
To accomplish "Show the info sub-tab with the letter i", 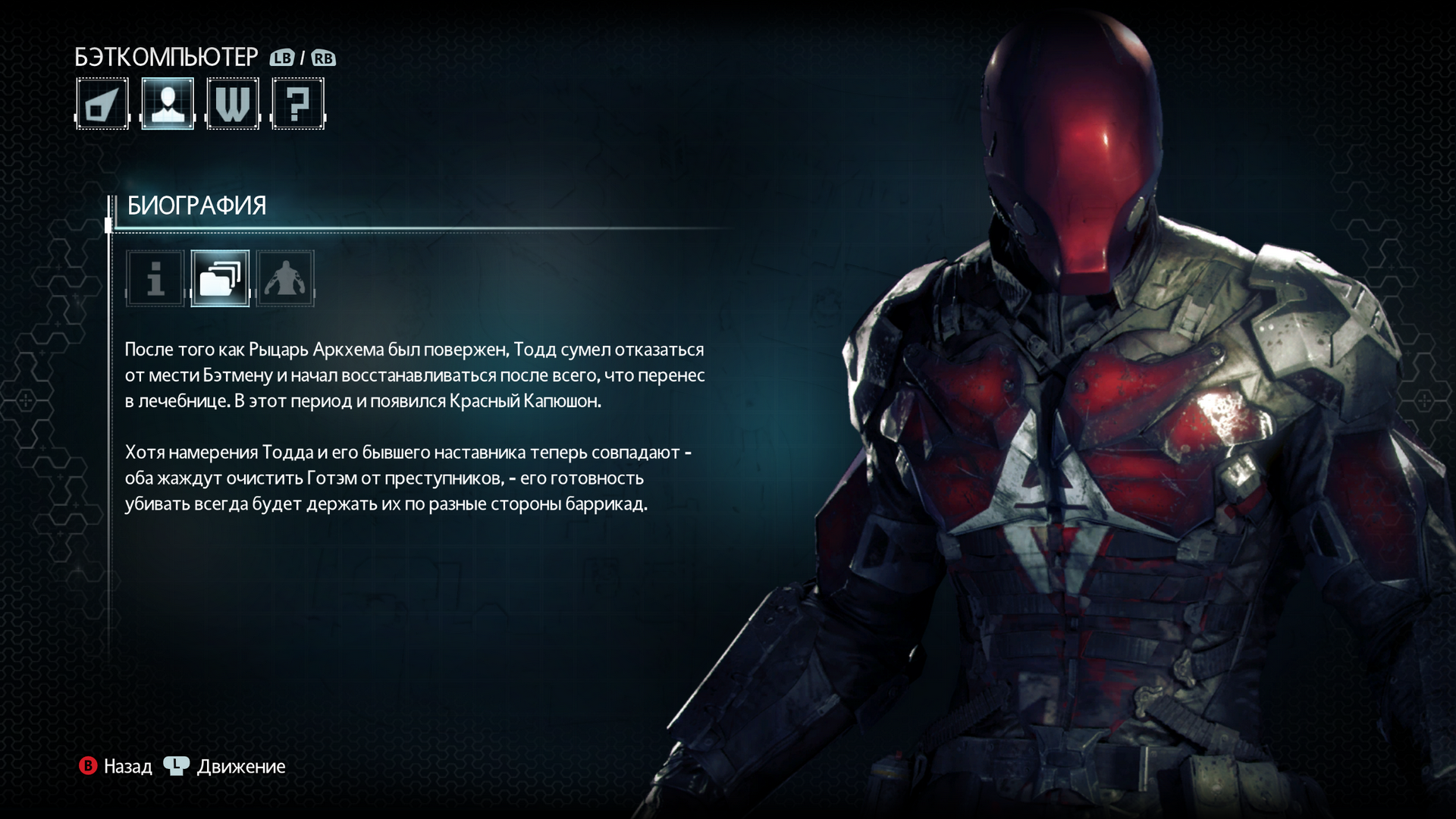I will pos(155,278).
